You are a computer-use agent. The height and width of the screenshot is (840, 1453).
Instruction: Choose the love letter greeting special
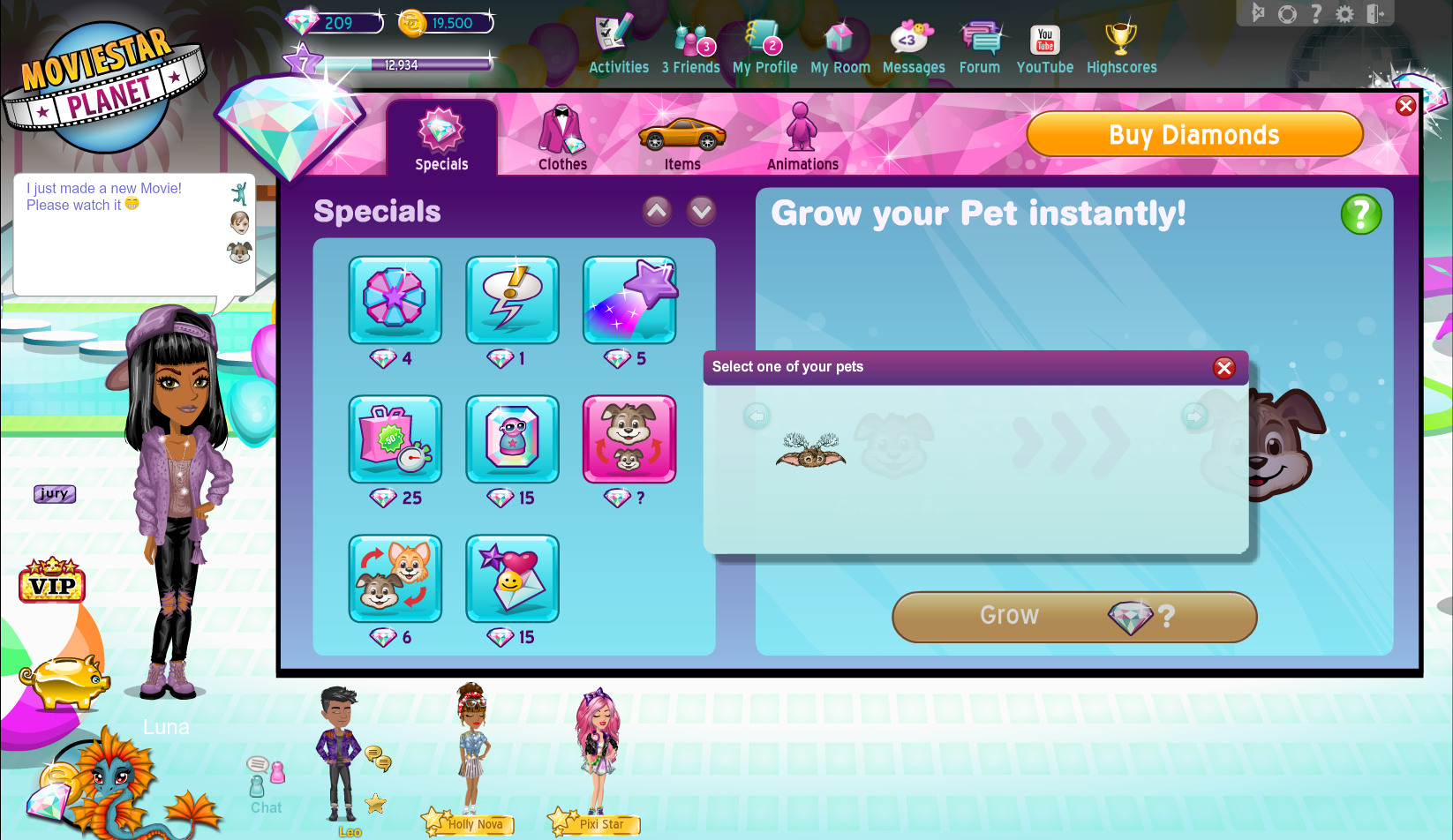tap(512, 578)
